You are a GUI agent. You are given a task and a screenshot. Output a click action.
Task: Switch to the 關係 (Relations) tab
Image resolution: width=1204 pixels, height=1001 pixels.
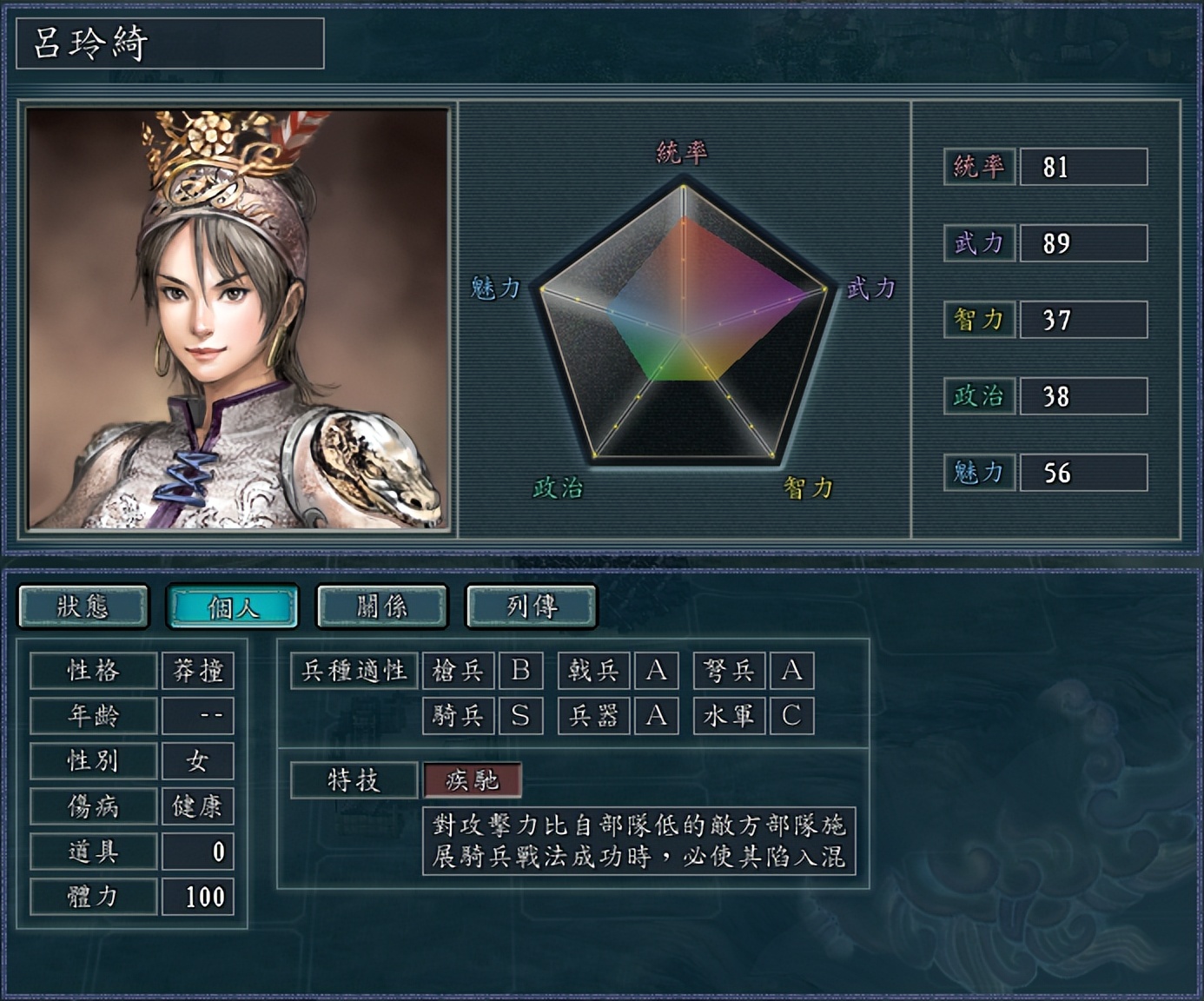382,607
